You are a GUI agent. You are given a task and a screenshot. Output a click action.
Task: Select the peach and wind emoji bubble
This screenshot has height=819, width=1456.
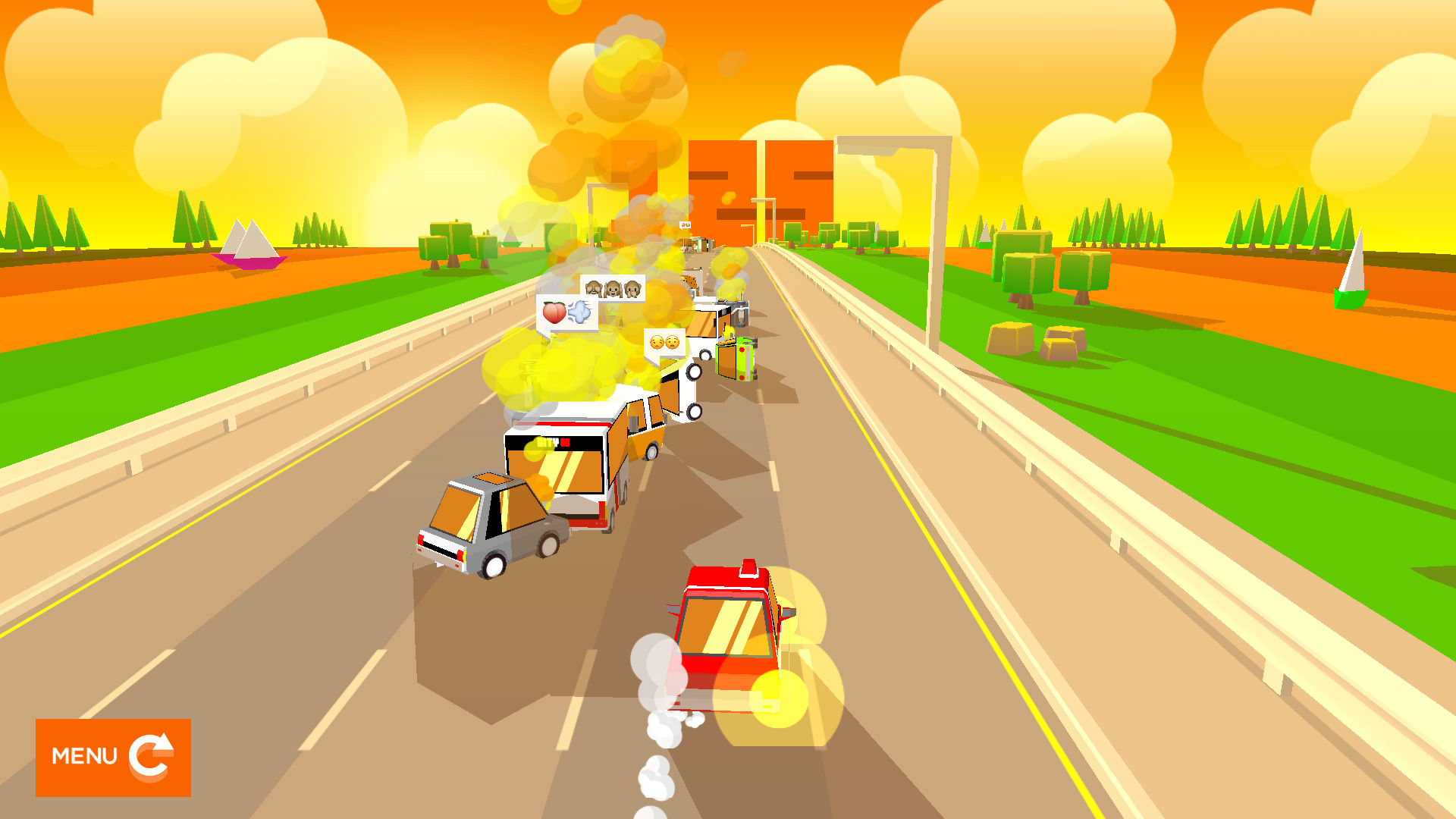[x=567, y=312]
